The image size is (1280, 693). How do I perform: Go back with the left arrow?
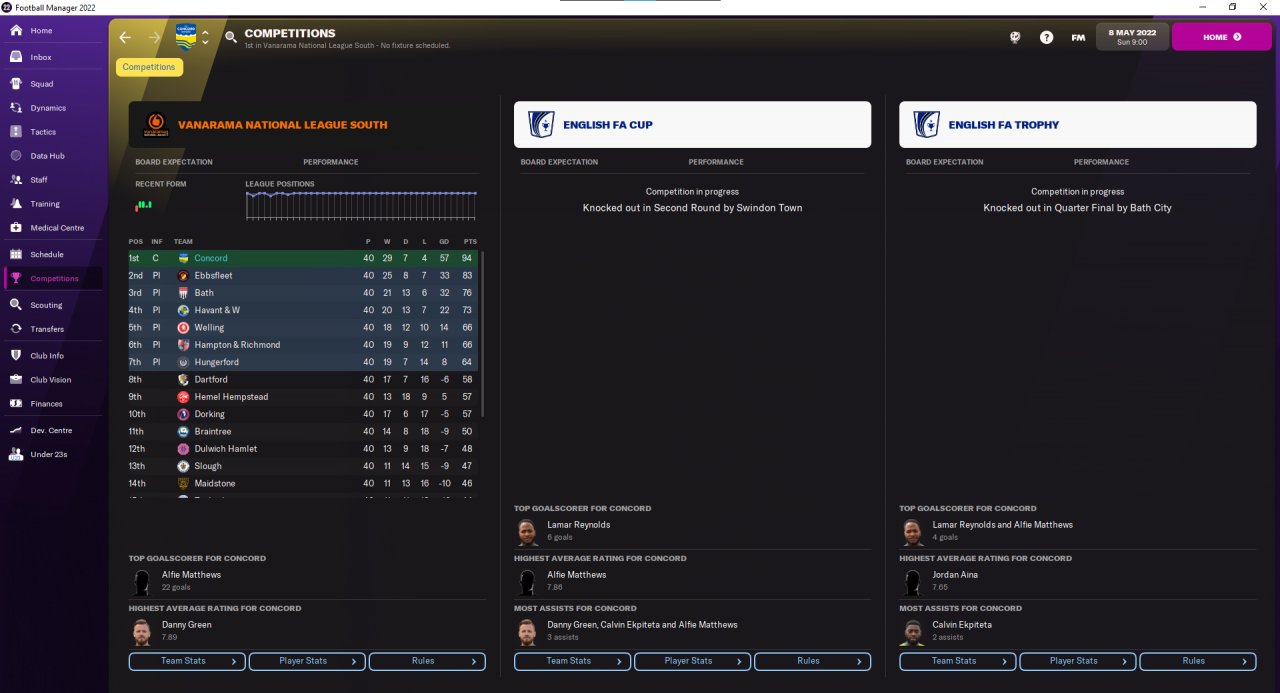[125, 38]
